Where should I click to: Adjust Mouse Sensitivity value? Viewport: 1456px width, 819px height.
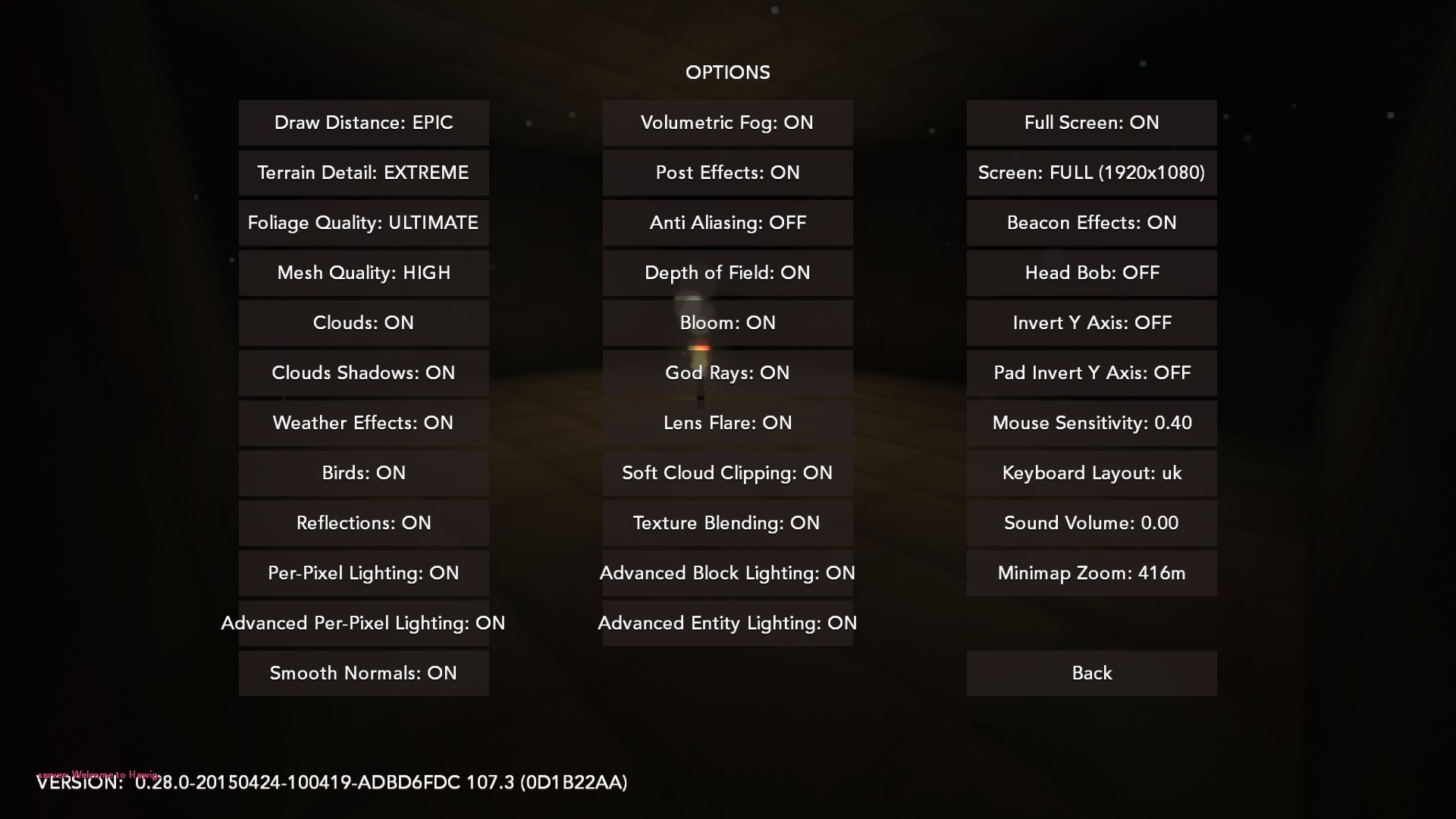click(x=1091, y=423)
